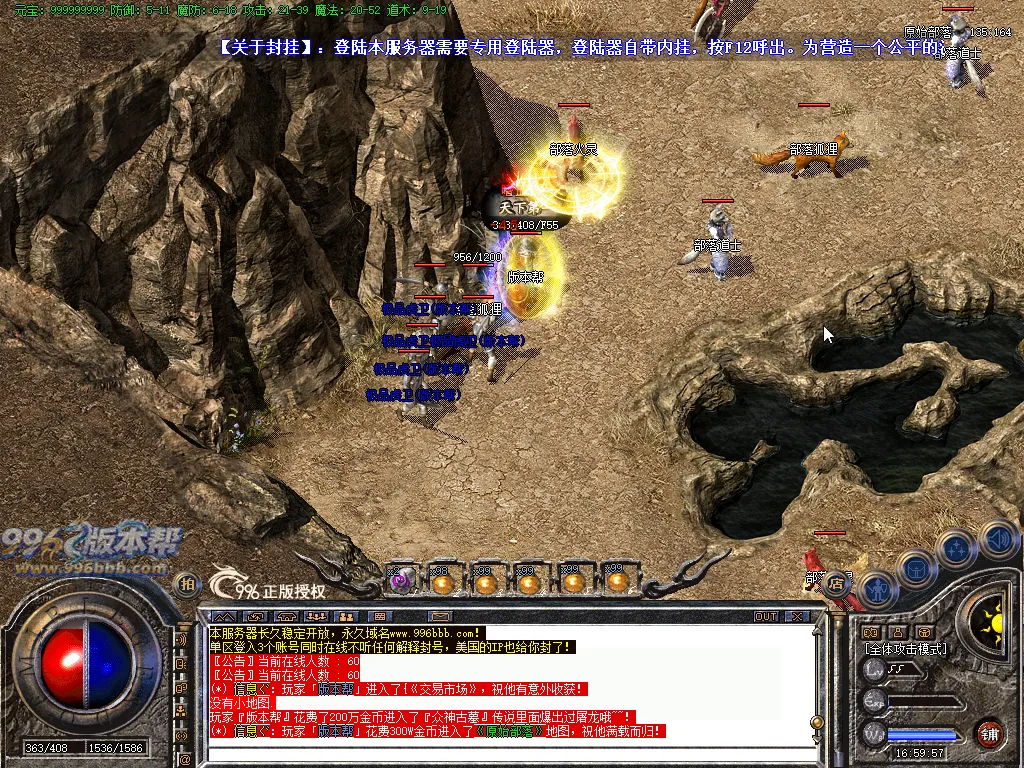The width and height of the screenshot is (1024, 768).
Task: Open the mail envelope button
Action: (439, 616)
